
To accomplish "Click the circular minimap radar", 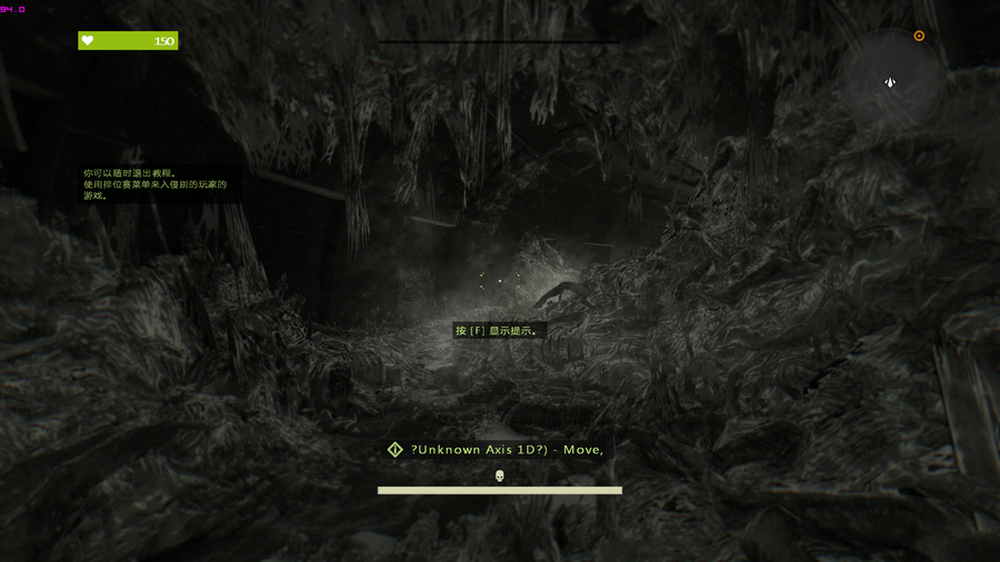I will click(x=890, y=82).
